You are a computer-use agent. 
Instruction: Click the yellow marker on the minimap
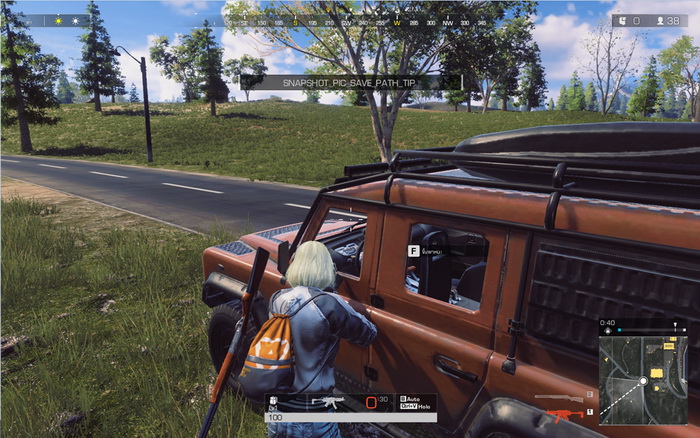[x=657, y=373]
